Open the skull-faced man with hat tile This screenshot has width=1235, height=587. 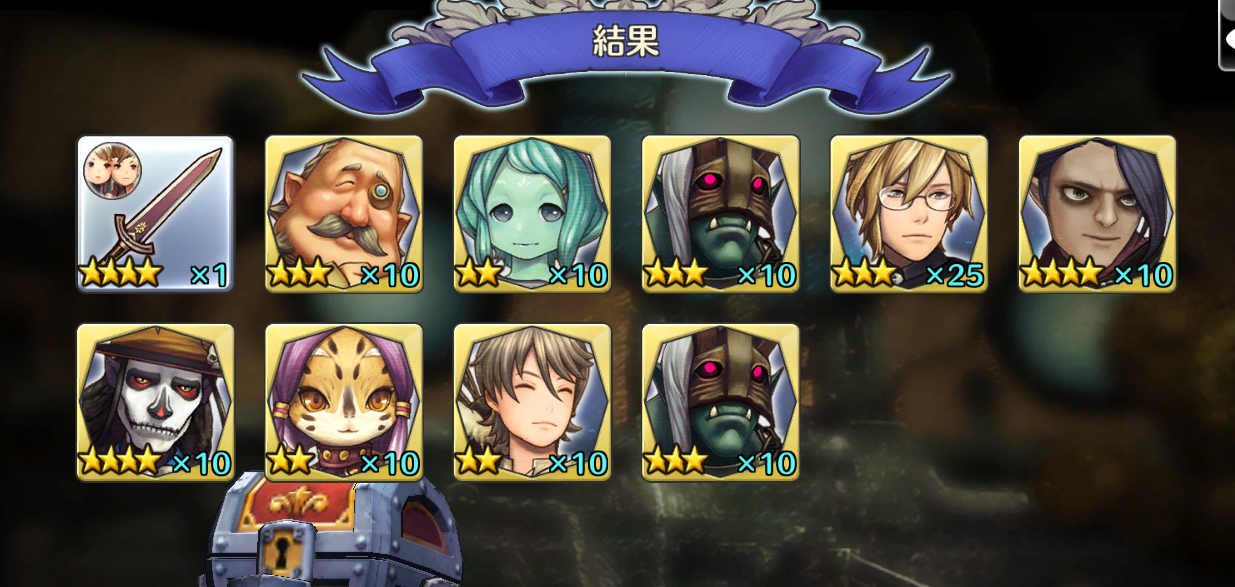pos(155,401)
